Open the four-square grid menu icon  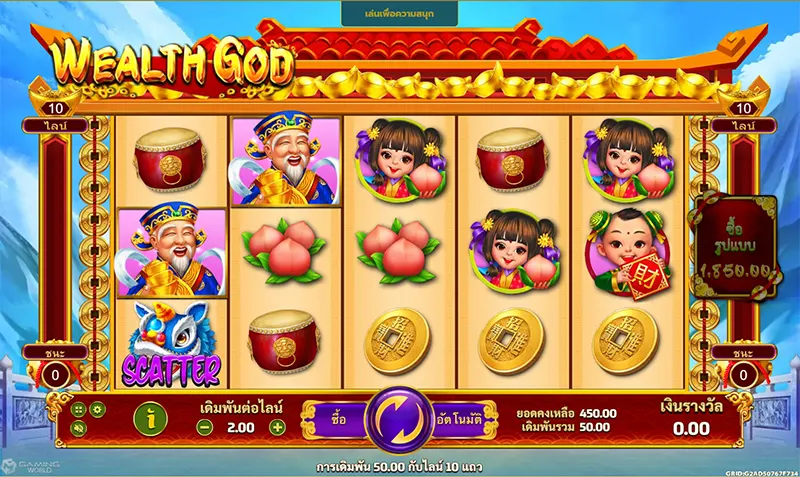click(x=78, y=409)
